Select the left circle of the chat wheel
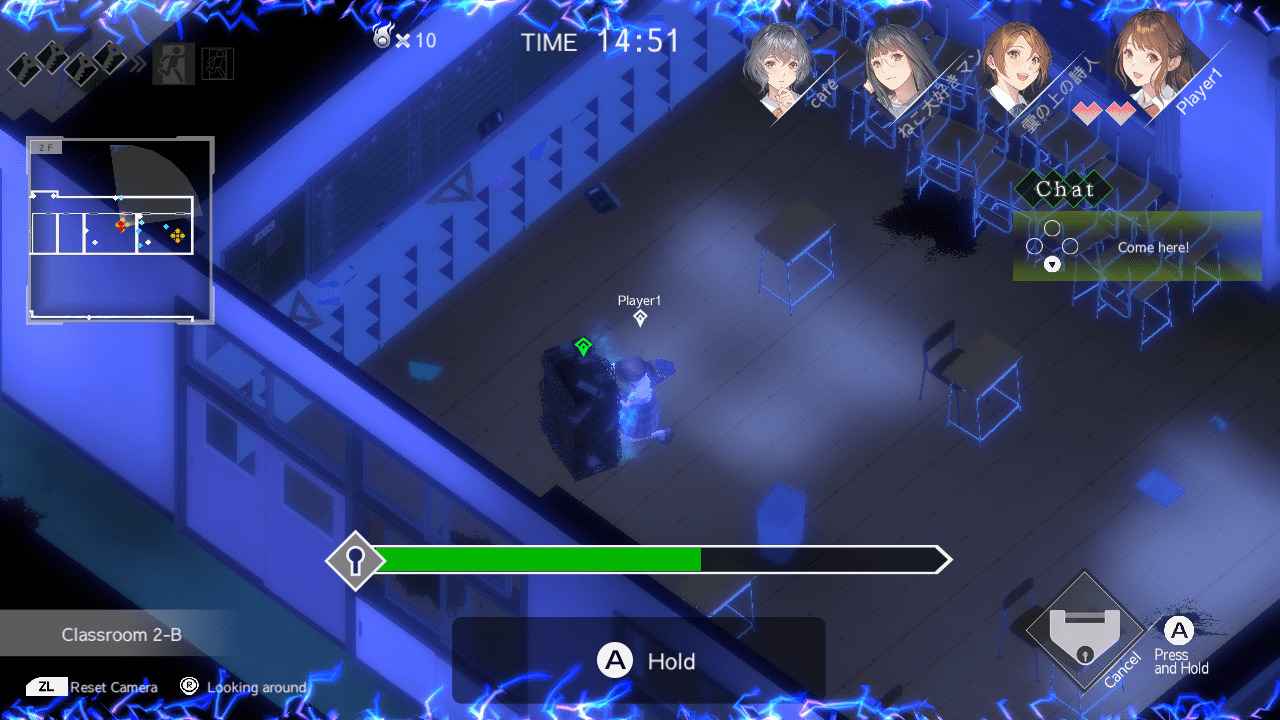 pyautogui.click(x=1034, y=246)
